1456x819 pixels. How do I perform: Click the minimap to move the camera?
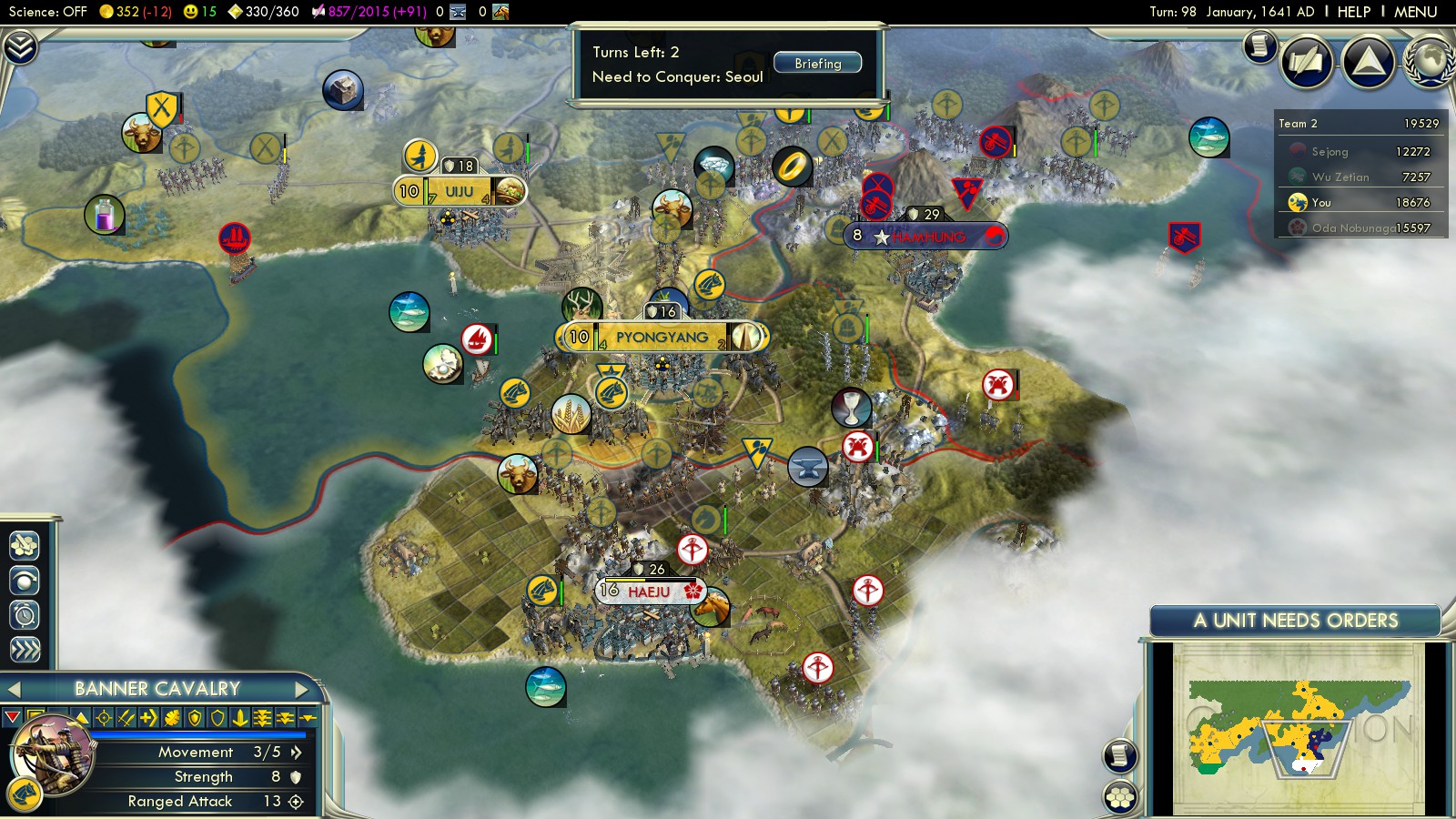point(1297,728)
